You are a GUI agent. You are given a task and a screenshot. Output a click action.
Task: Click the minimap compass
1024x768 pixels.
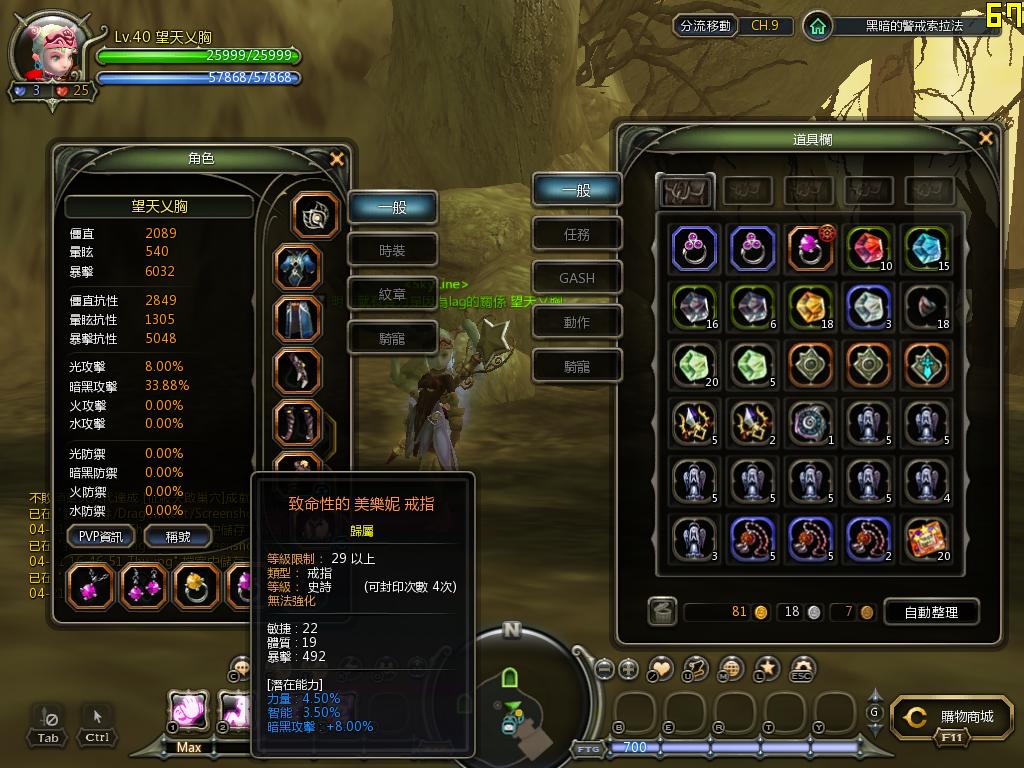pyautogui.click(x=512, y=630)
